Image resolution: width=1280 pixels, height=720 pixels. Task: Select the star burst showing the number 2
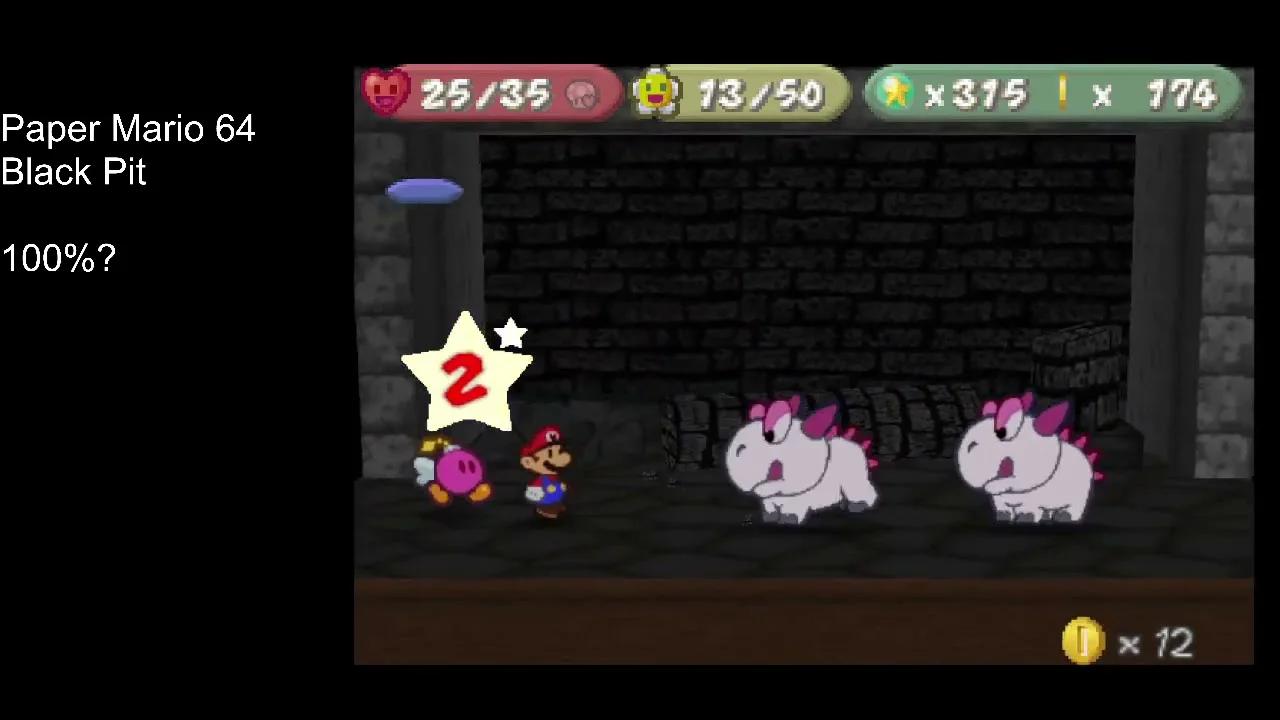tap(465, 375)
